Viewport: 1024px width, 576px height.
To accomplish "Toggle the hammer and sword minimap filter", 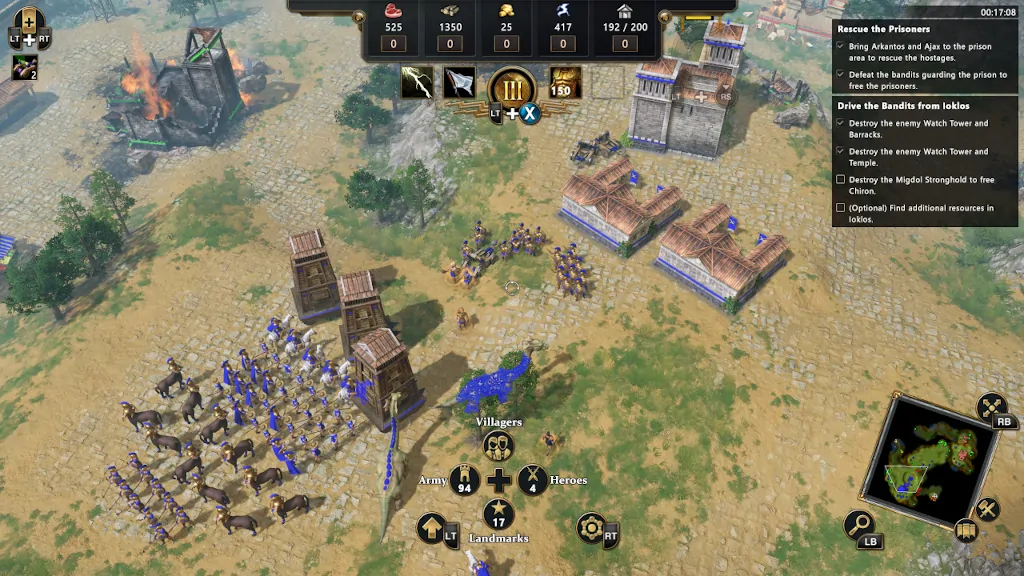I will (988, 509).
